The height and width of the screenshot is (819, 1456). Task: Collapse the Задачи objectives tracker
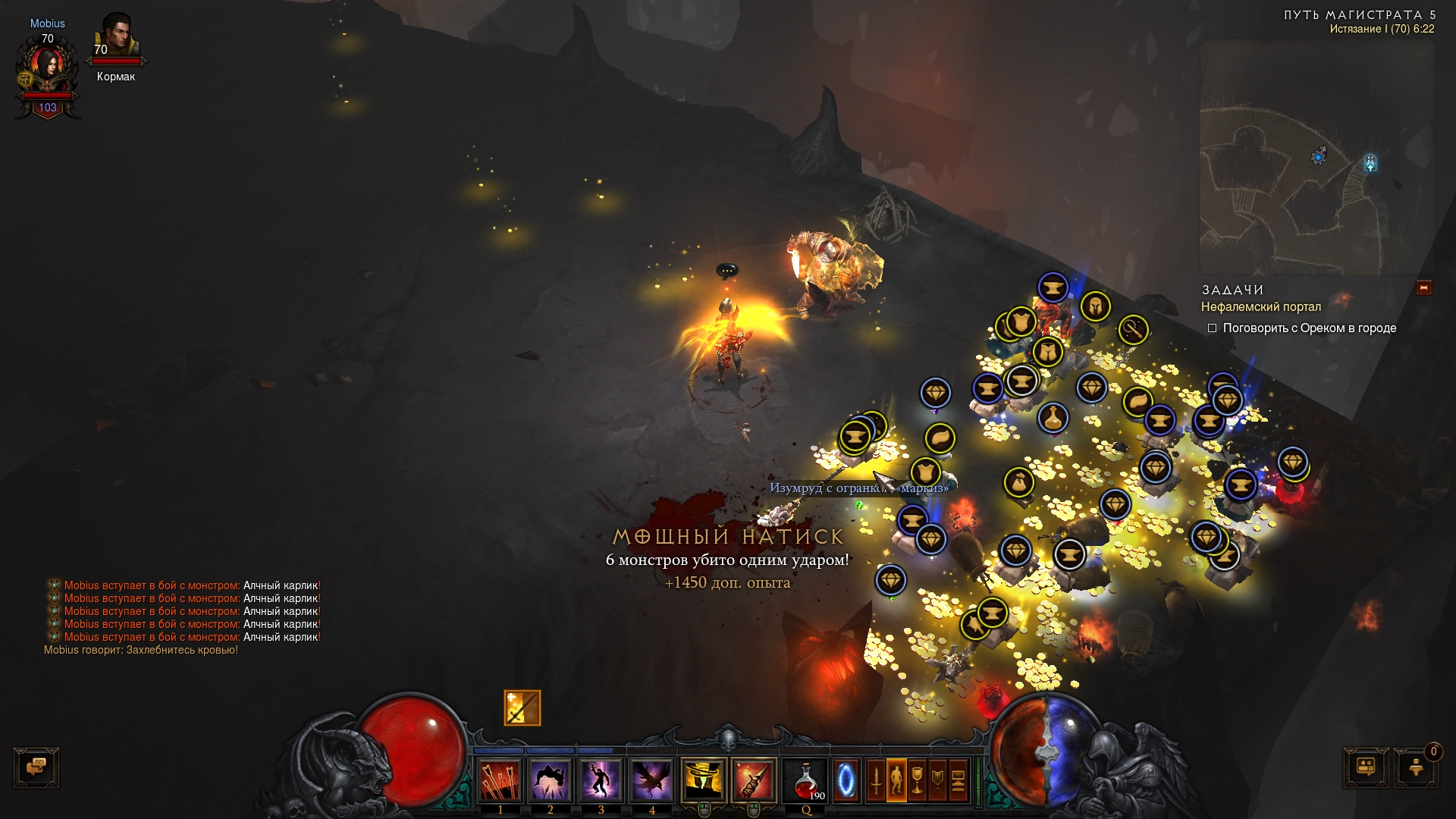tap(1423, 287)
